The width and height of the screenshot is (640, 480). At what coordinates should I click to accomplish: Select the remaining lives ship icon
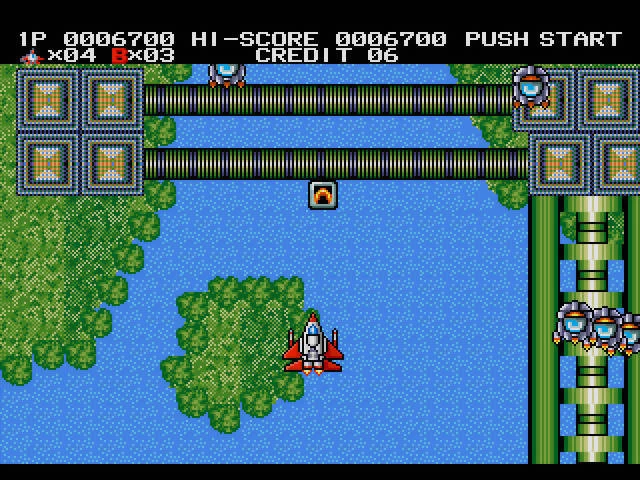(31, 55)
